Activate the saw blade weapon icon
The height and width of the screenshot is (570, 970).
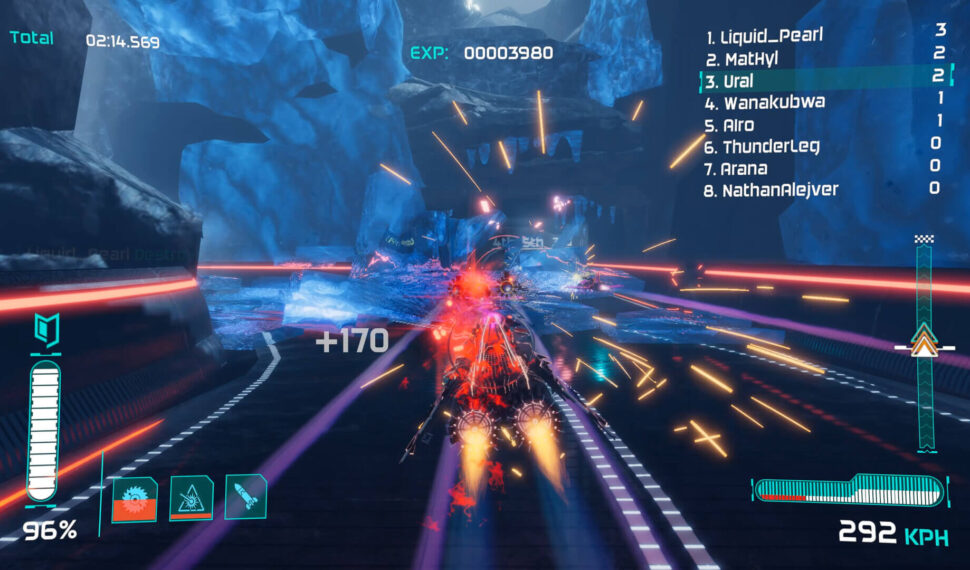[133, 498]
